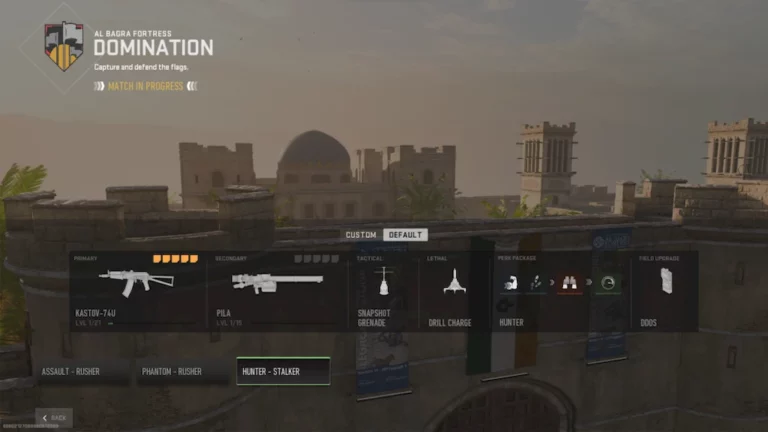This screenshot has width=768, height=432.
Task: Select the Kastov-74U primary weapon slot
Action: click(137, 291)
